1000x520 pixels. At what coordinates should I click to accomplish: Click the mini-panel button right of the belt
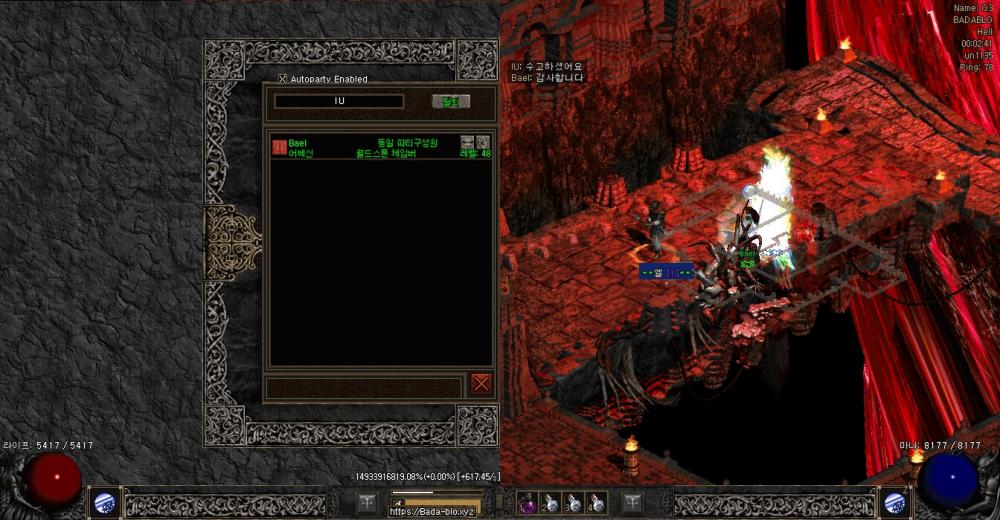[632, 503]
